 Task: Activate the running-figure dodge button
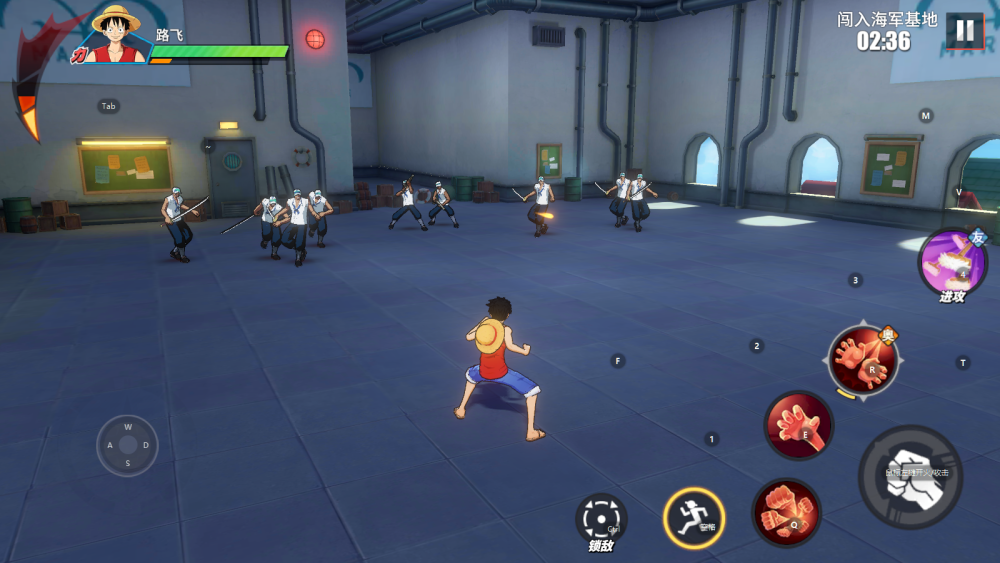(693, 518)
